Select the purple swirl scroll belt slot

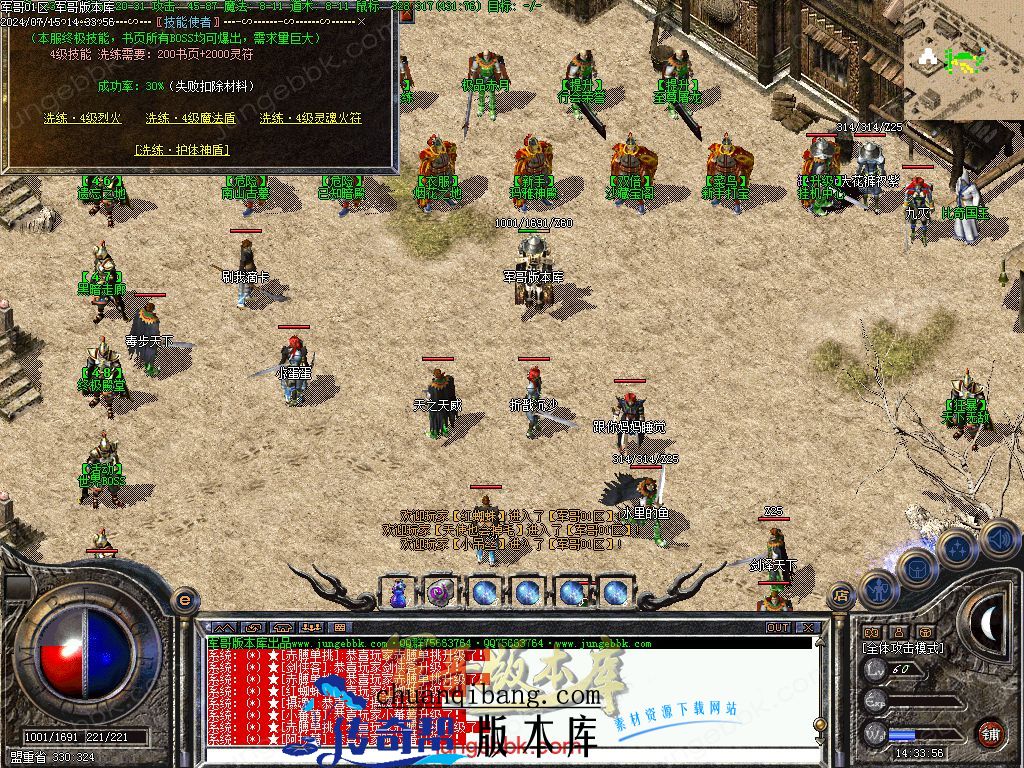point(441,592)
